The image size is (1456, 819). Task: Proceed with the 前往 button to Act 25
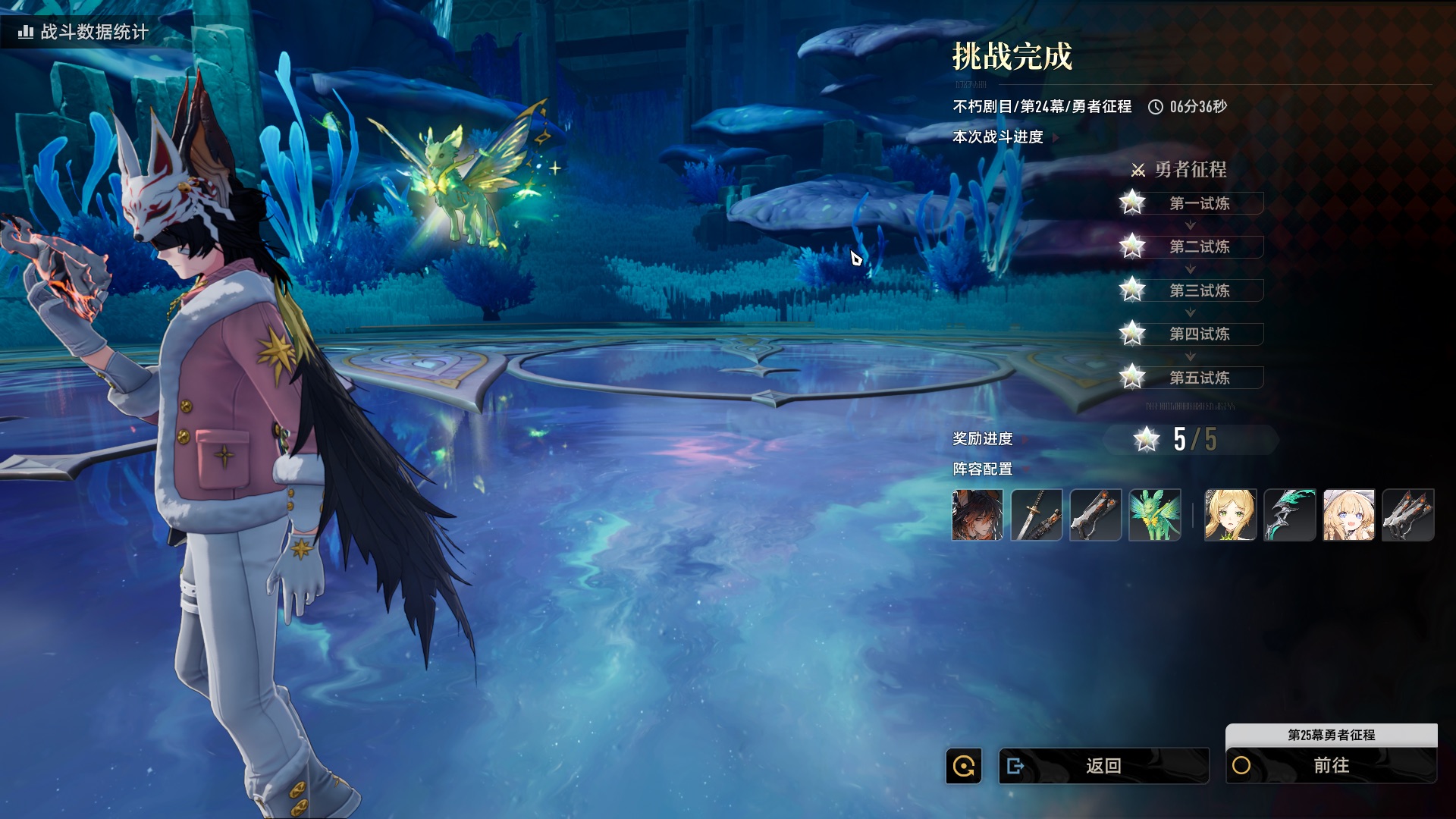(1331, 766)
